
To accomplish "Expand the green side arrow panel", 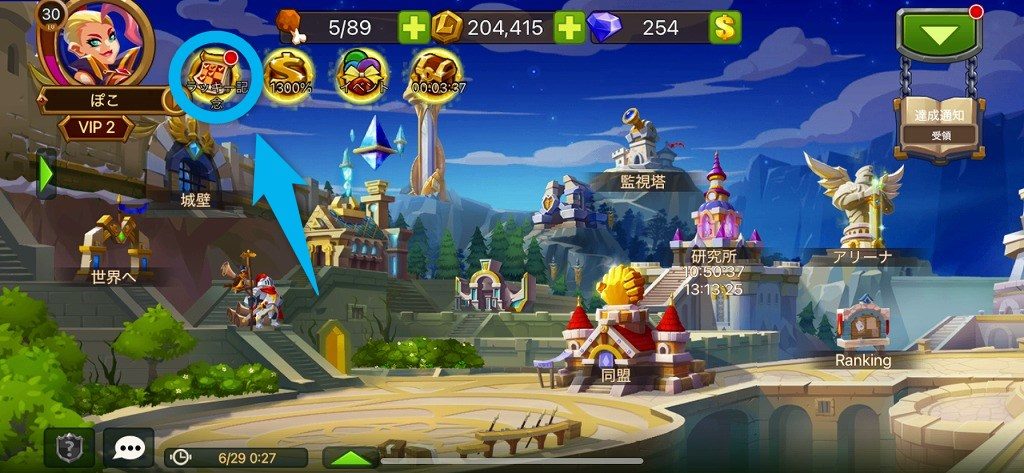I will click(46, 175).
